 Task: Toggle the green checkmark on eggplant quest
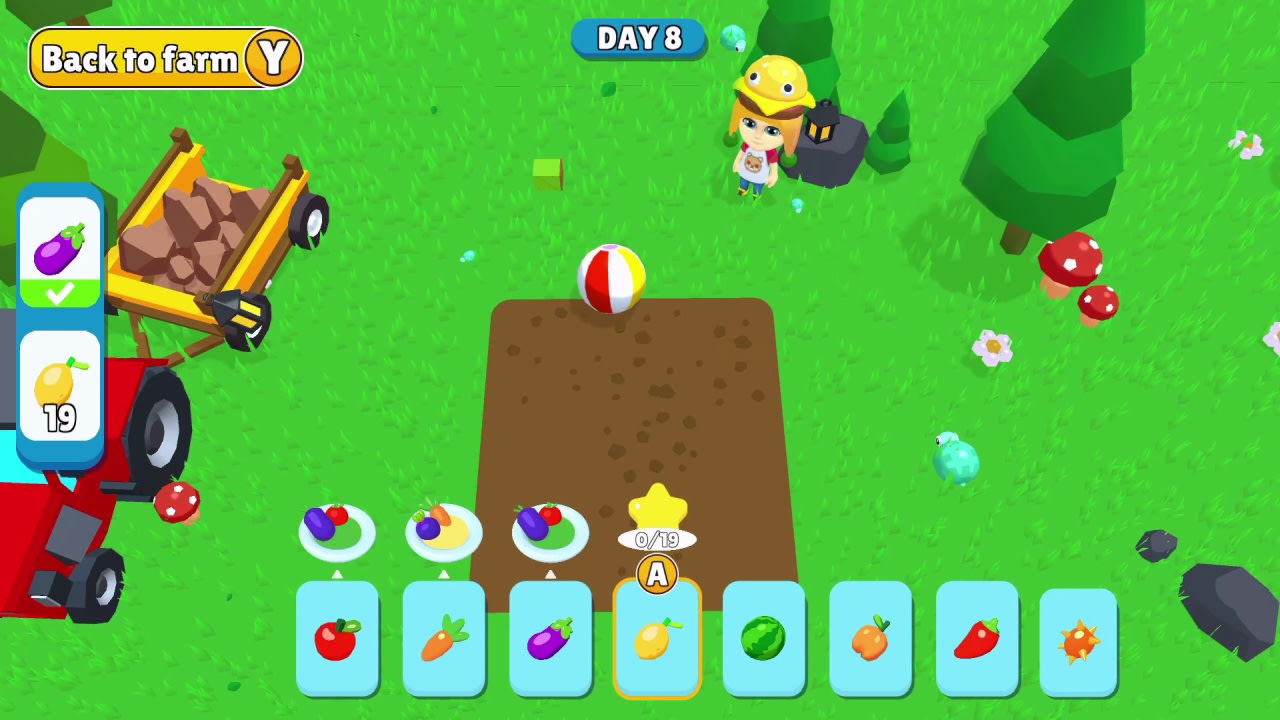(60, 291)
